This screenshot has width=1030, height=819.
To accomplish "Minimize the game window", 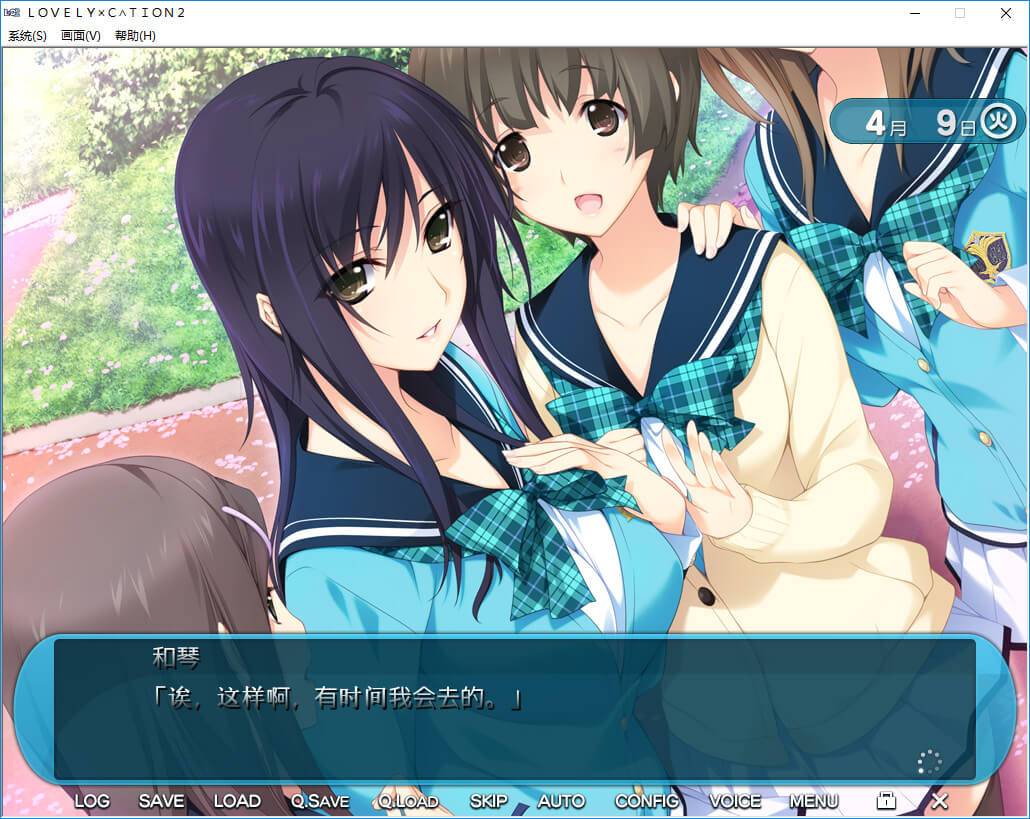I will (x=914, y=13).
